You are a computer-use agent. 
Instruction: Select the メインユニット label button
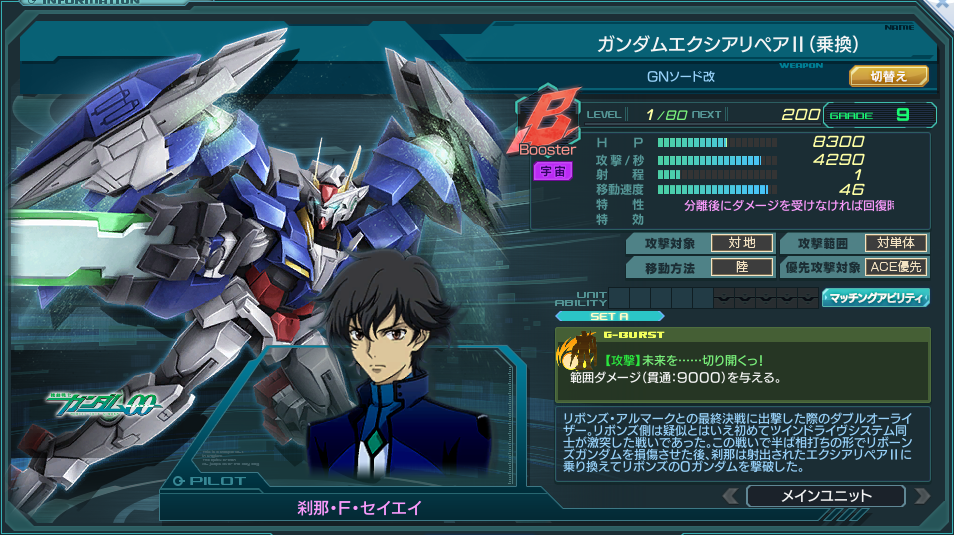(825, 496)
